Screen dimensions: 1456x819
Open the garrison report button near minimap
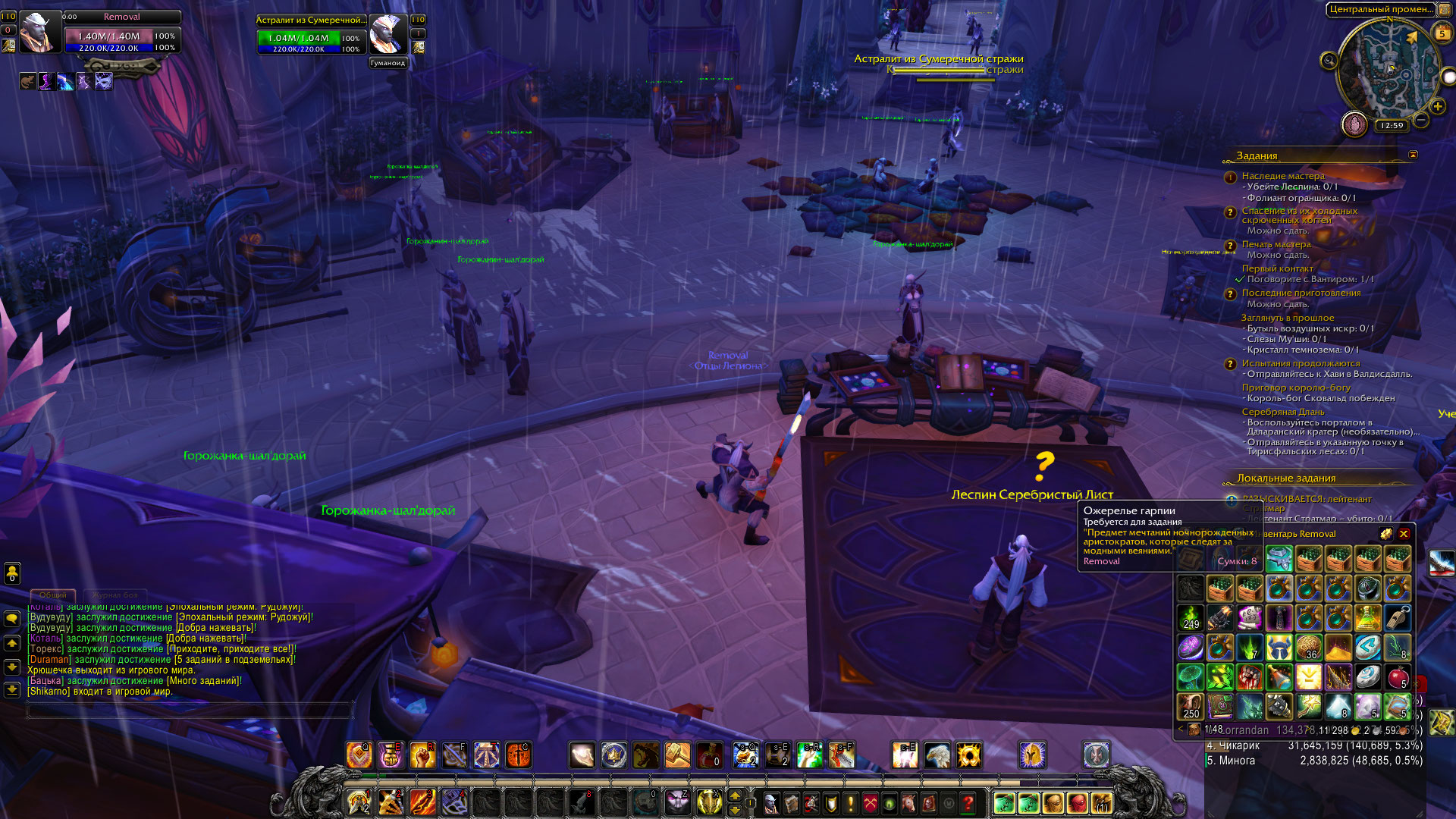[1354, 124]
